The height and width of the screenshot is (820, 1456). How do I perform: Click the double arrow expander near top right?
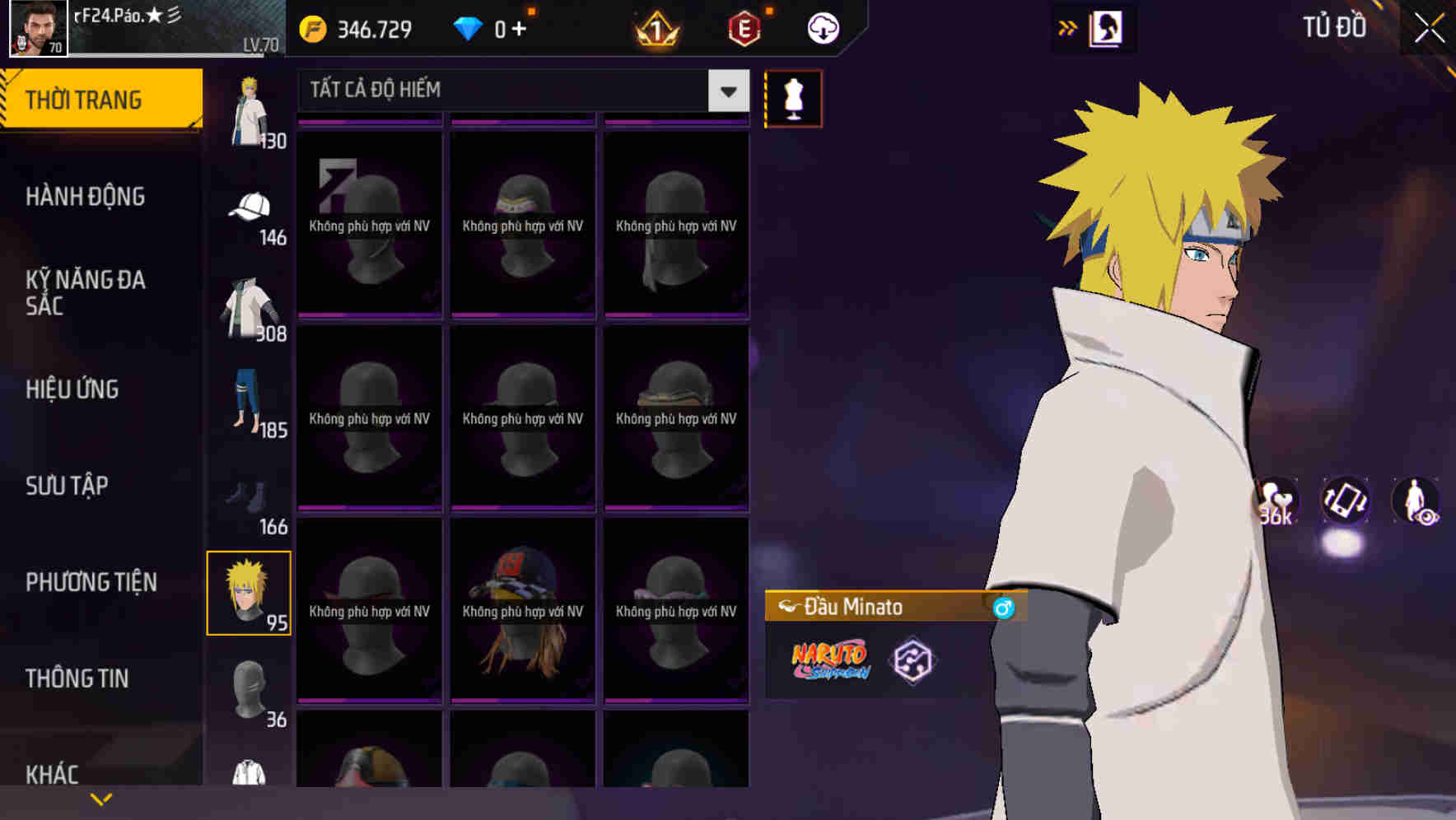1067,27
